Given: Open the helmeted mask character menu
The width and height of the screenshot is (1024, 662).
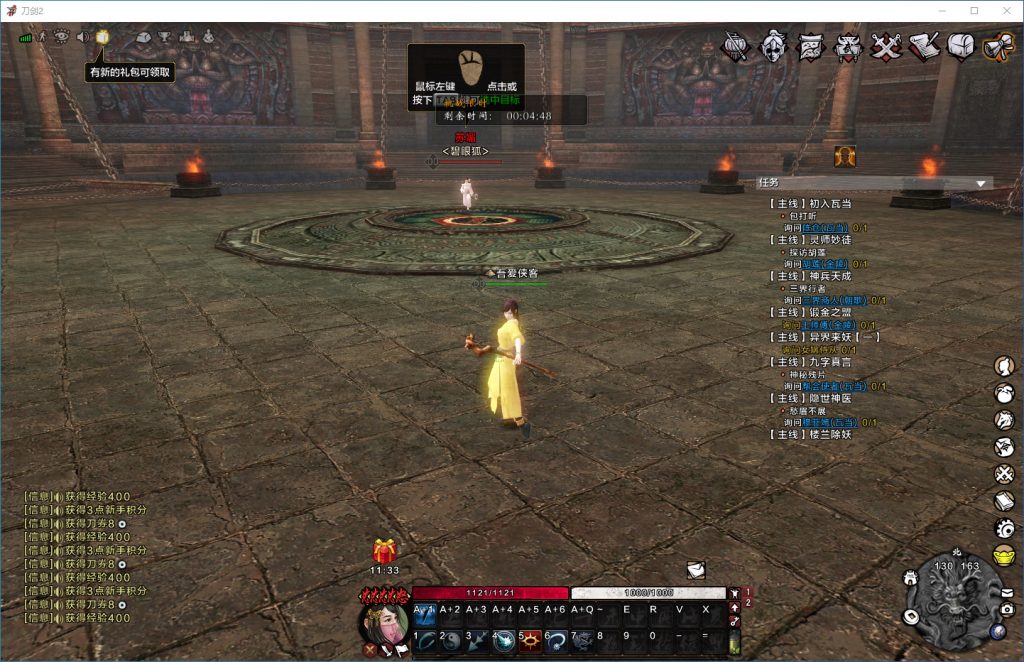Looking at the screenshot, I should click(x=773, y=46).
